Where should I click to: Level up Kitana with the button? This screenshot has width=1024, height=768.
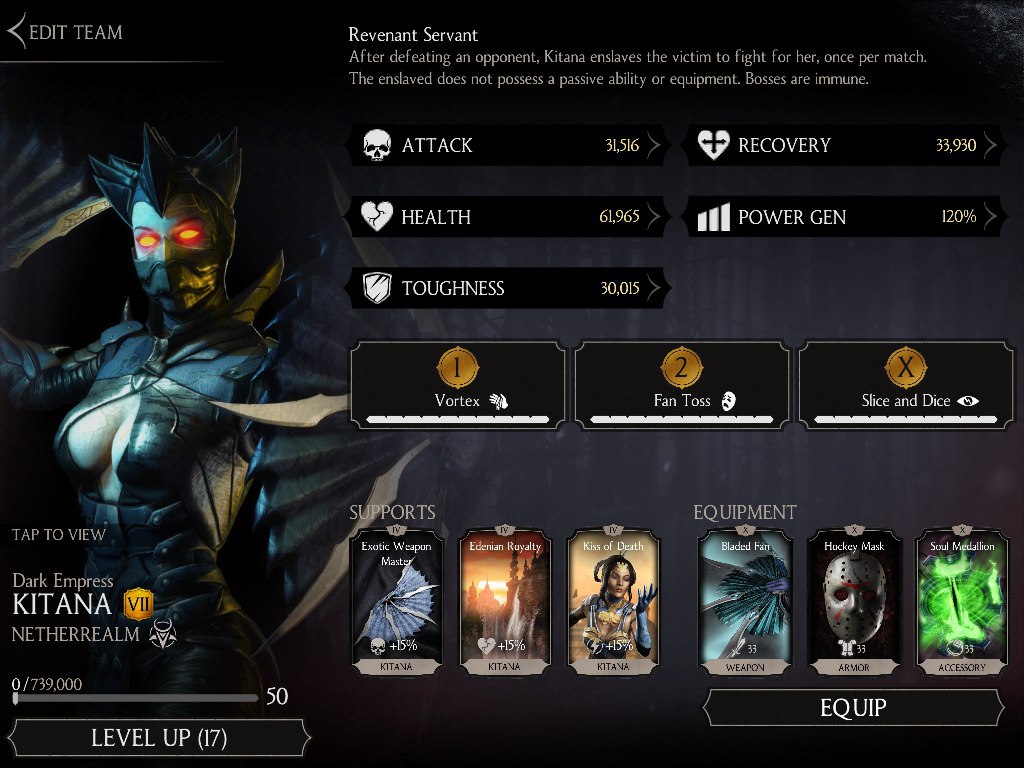tap(158, 738)
